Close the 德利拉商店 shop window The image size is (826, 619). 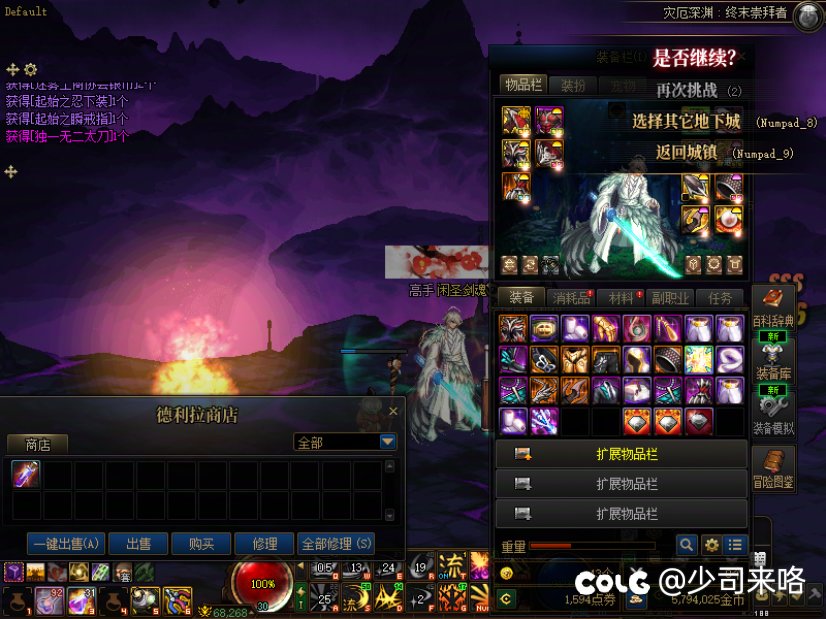[x=393, y=411]
